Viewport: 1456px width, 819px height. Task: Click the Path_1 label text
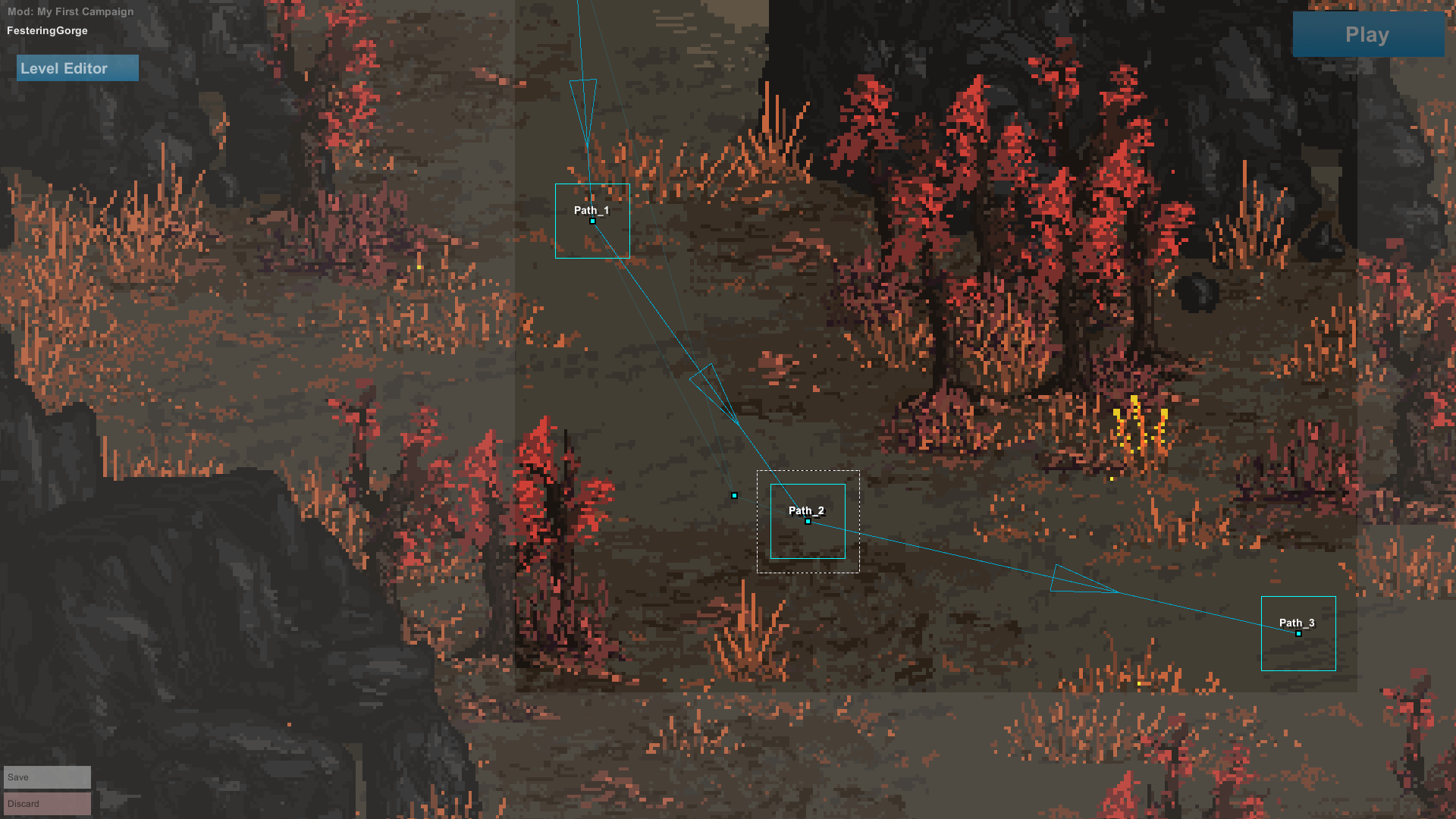click(x=591, y=211)
